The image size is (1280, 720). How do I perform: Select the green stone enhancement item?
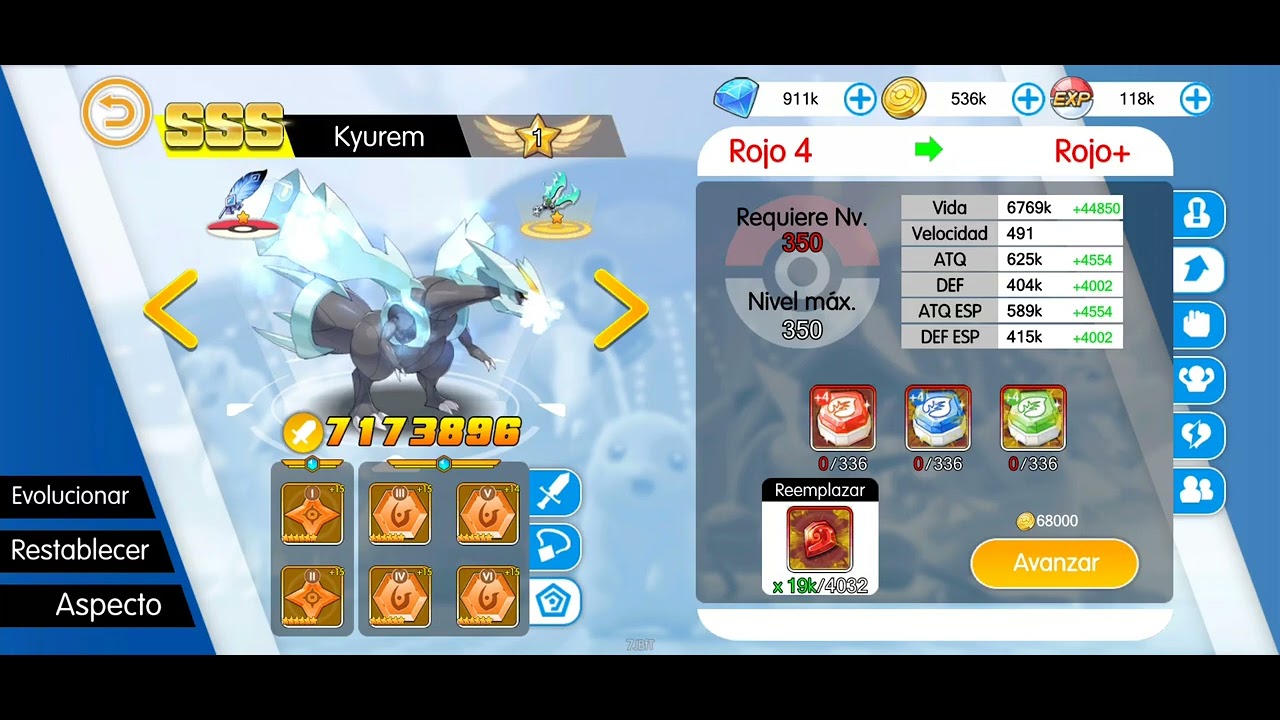(1033, 417)
